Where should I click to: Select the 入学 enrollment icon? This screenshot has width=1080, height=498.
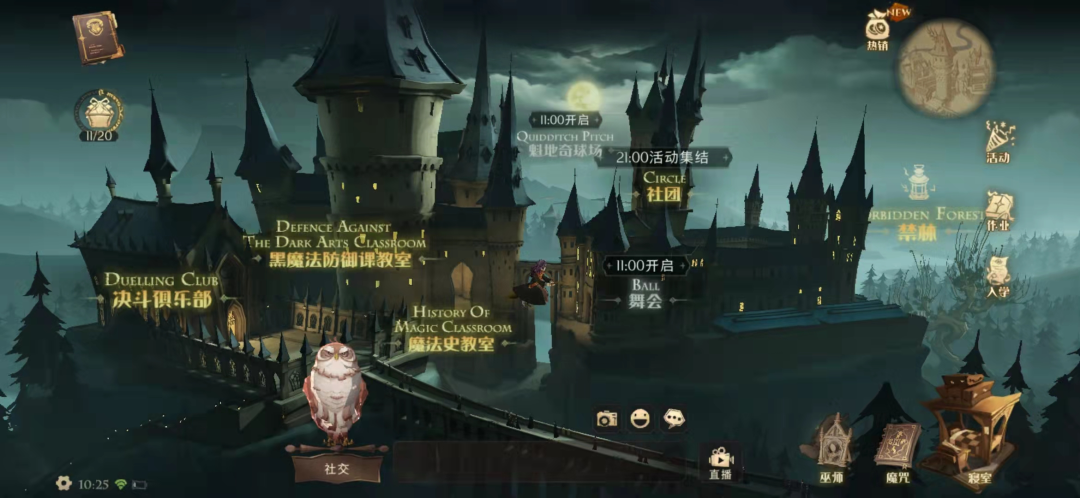(x=998, y=278)
